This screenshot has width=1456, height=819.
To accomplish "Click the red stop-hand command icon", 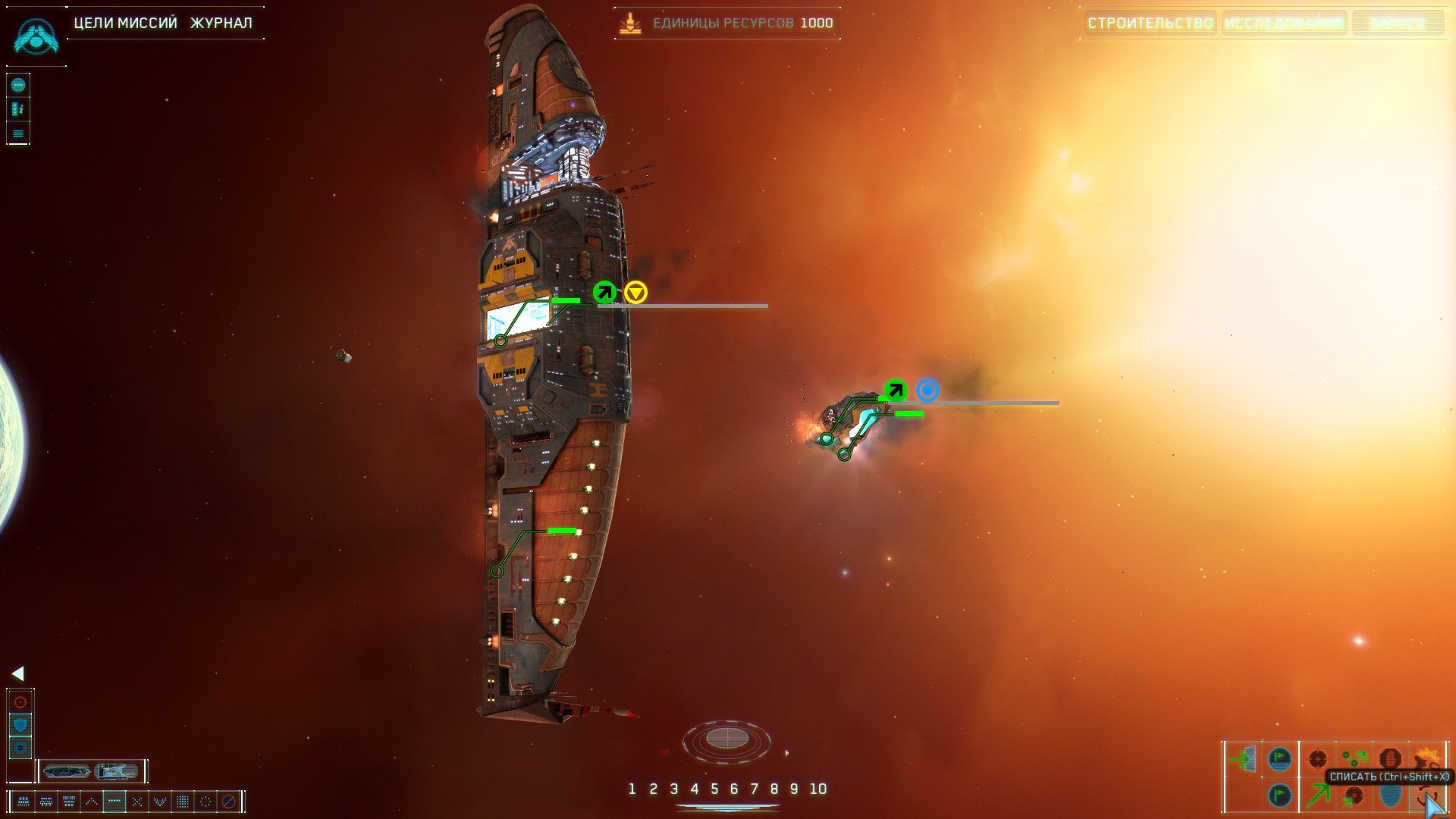I will pyautogui.click(x=1390, y=758).
